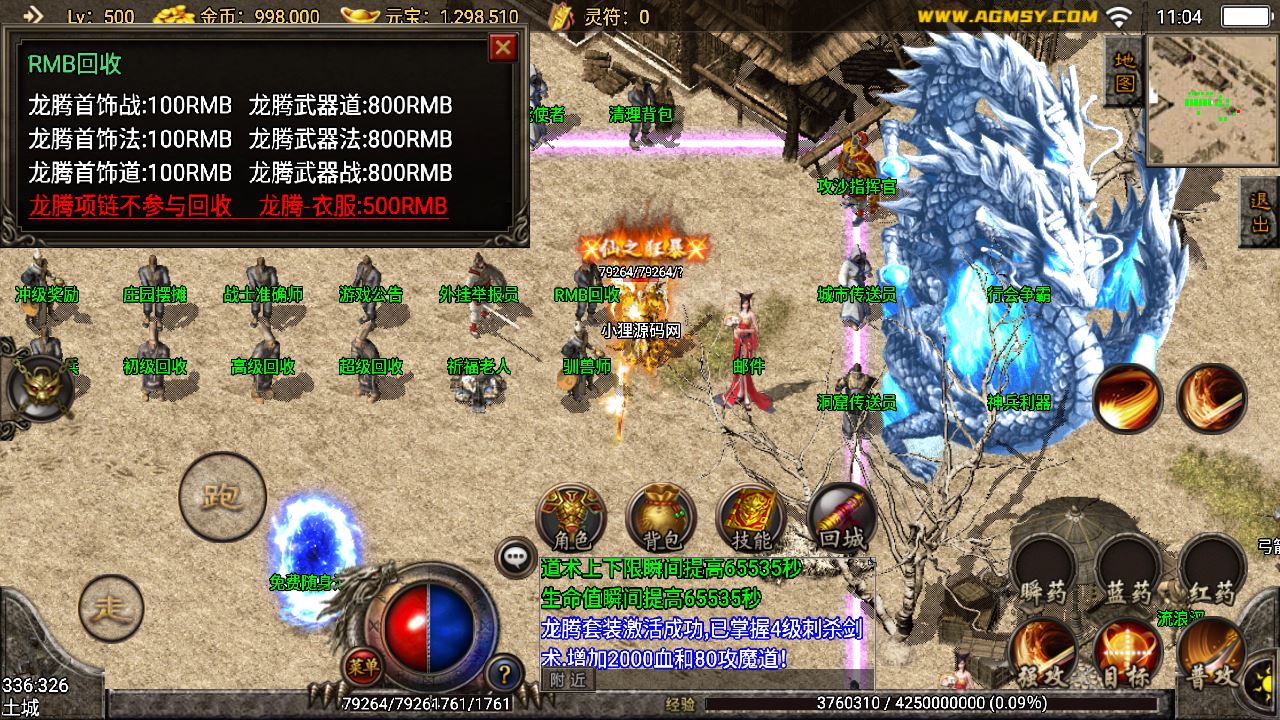Open the minimap
This screenshot has width=1280, height=720.
pyautogui.click(x=1212, y=100)
